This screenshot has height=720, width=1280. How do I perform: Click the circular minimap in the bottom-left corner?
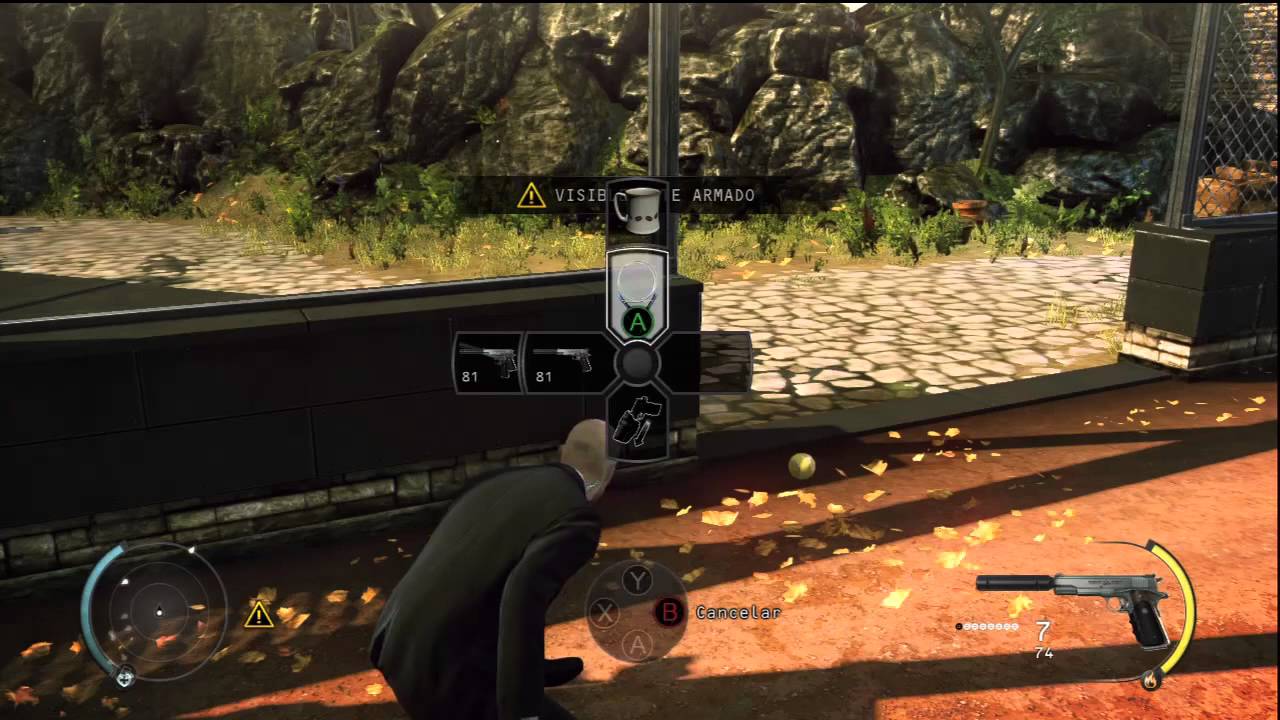tap(157, 610)
